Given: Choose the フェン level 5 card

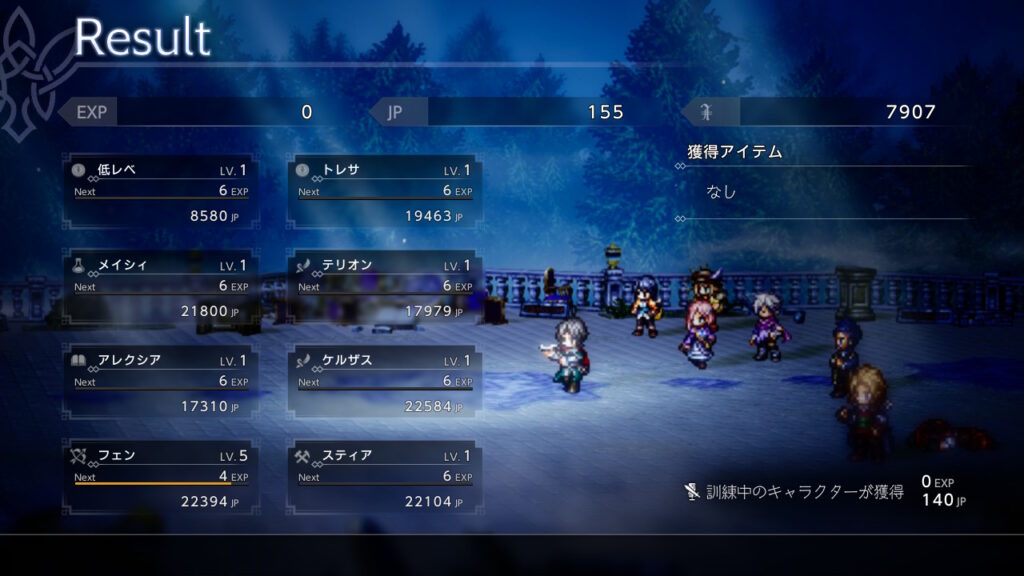Looking at the screenshot, I should point(160,478).
